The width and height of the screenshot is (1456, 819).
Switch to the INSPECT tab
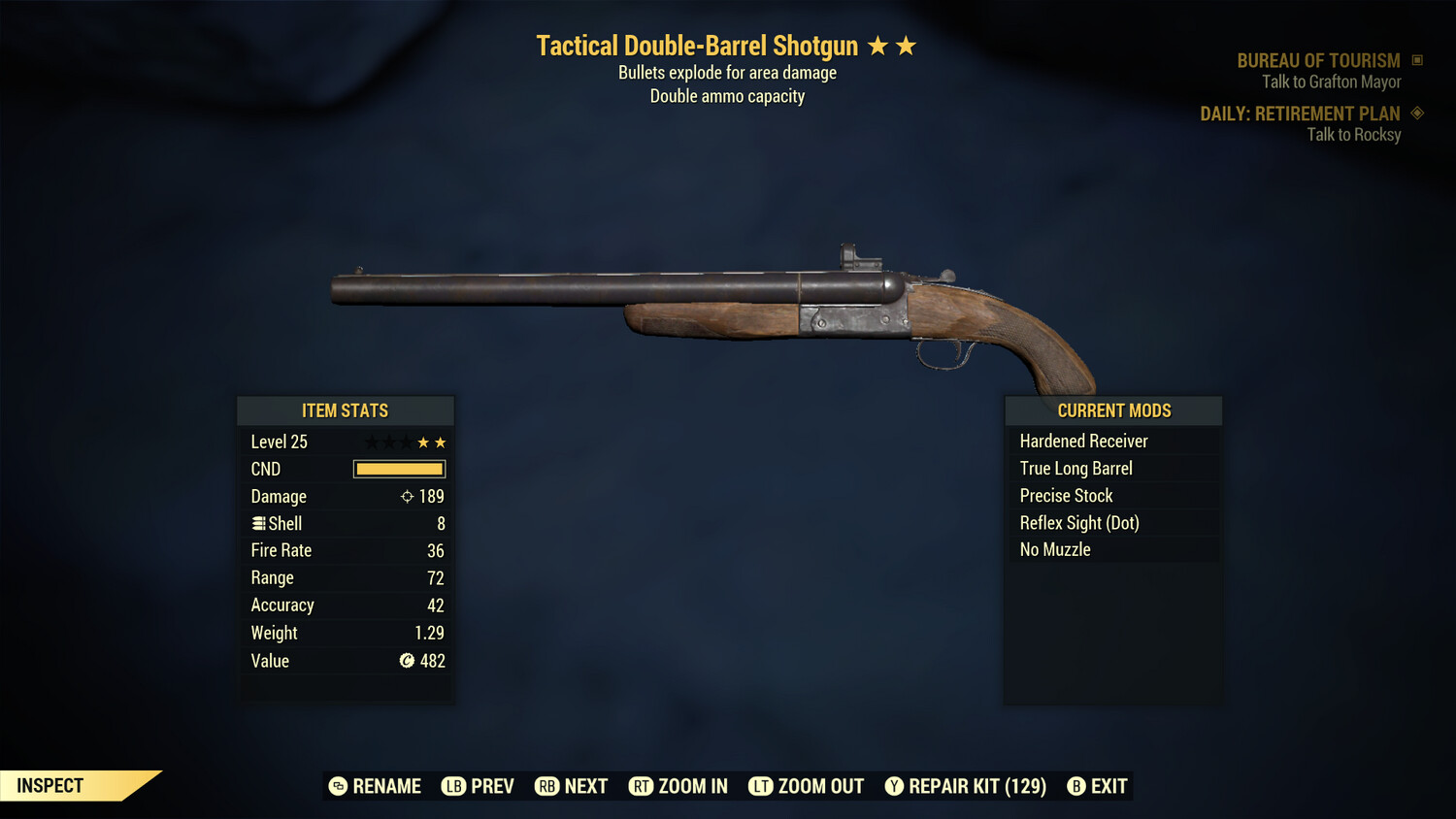[50, 785]
